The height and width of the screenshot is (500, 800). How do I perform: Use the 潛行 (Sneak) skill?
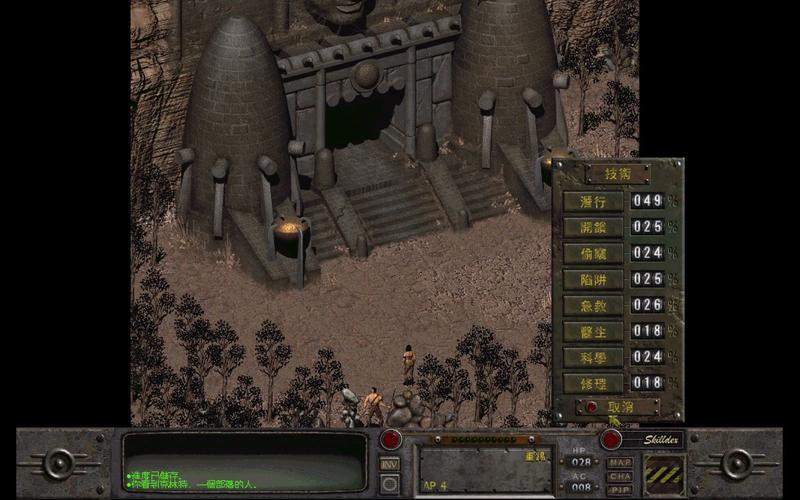point(593,201)
